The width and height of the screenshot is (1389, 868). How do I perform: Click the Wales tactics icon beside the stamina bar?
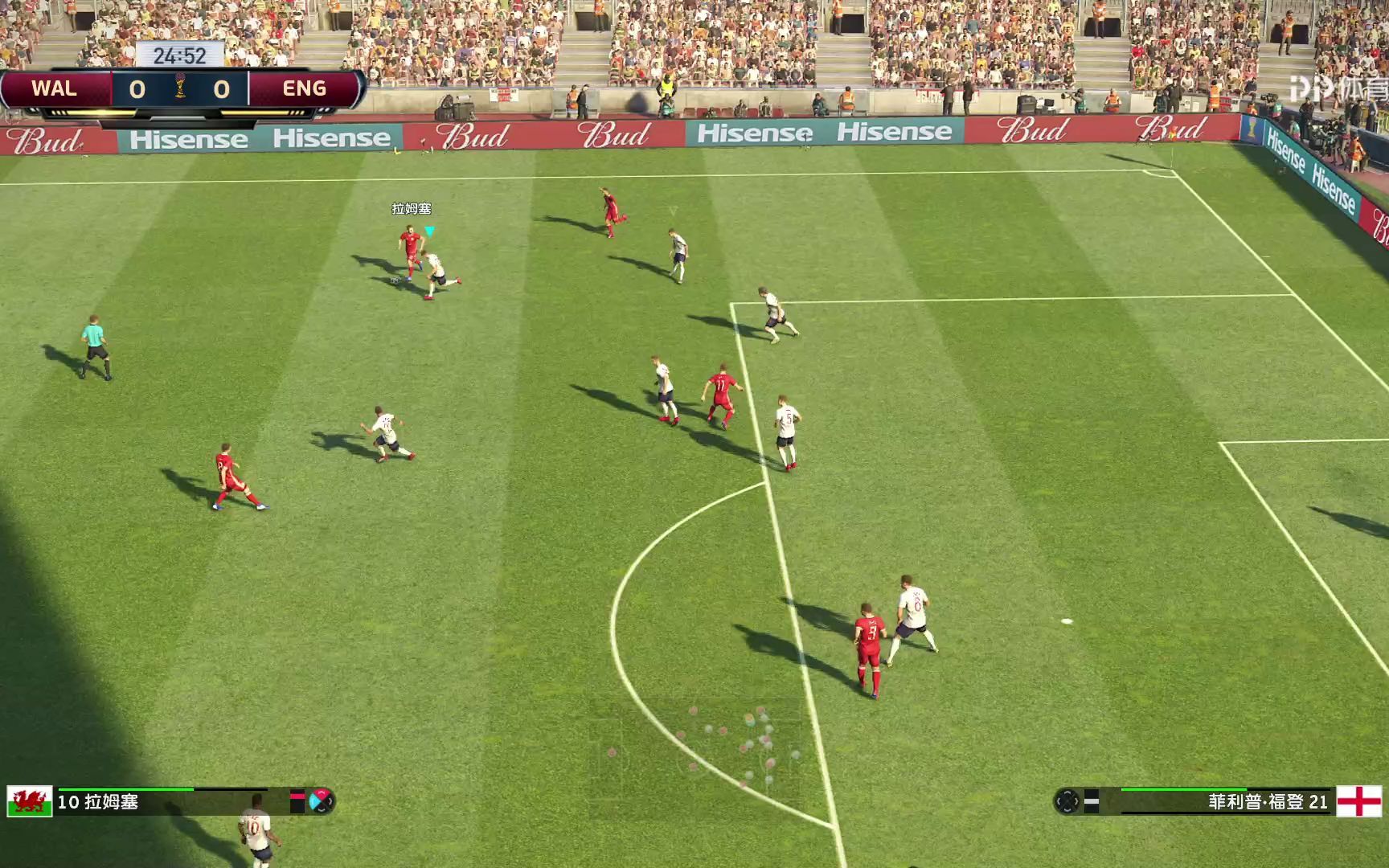pyautogui.click(x=322, y=800)
